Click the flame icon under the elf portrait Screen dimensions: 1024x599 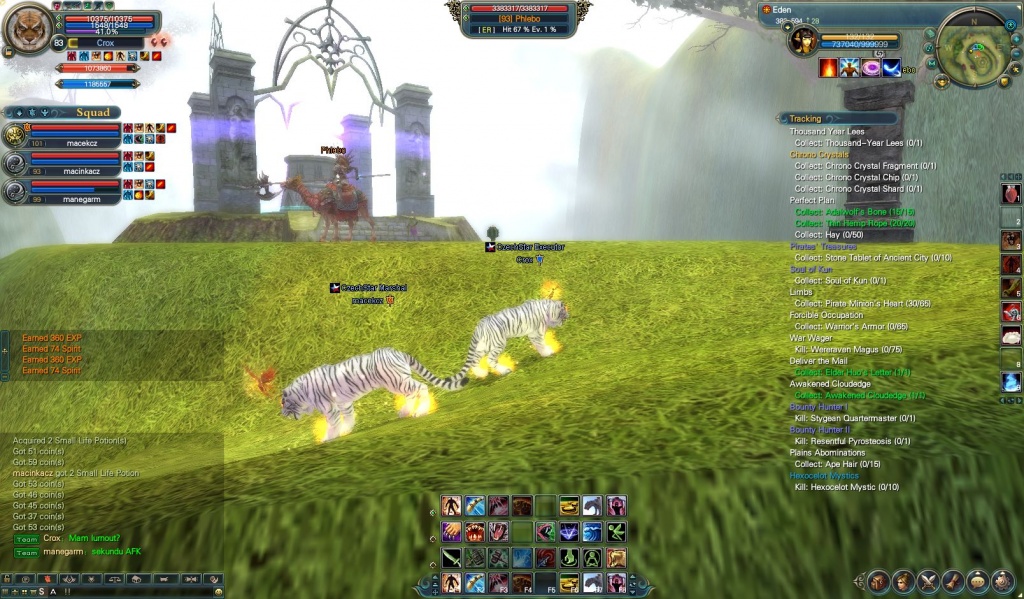(x=828, y=68)
